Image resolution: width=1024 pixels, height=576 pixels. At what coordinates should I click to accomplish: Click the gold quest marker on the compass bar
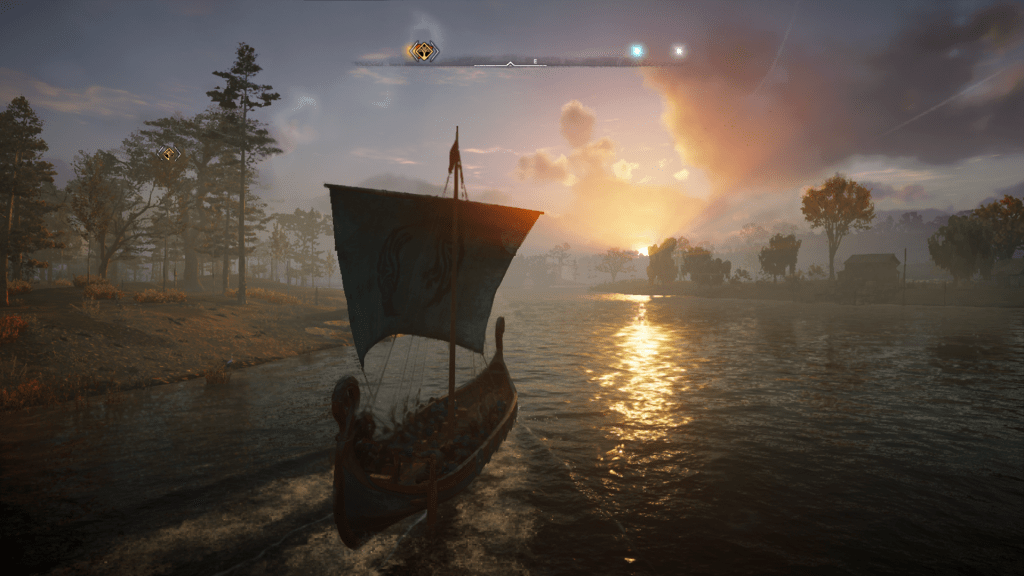(x=423, y=51)
